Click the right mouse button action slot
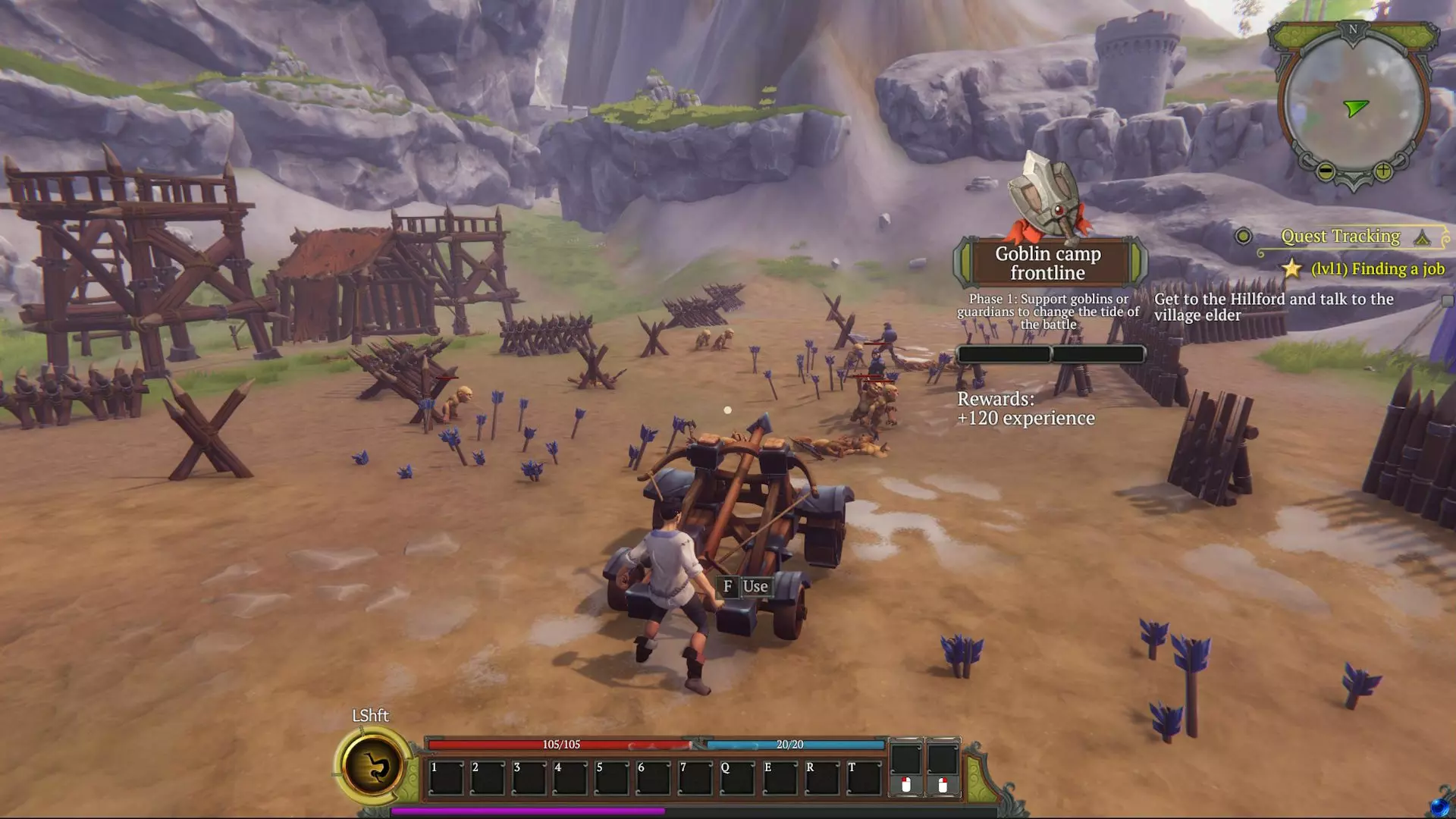 (943, 767)
